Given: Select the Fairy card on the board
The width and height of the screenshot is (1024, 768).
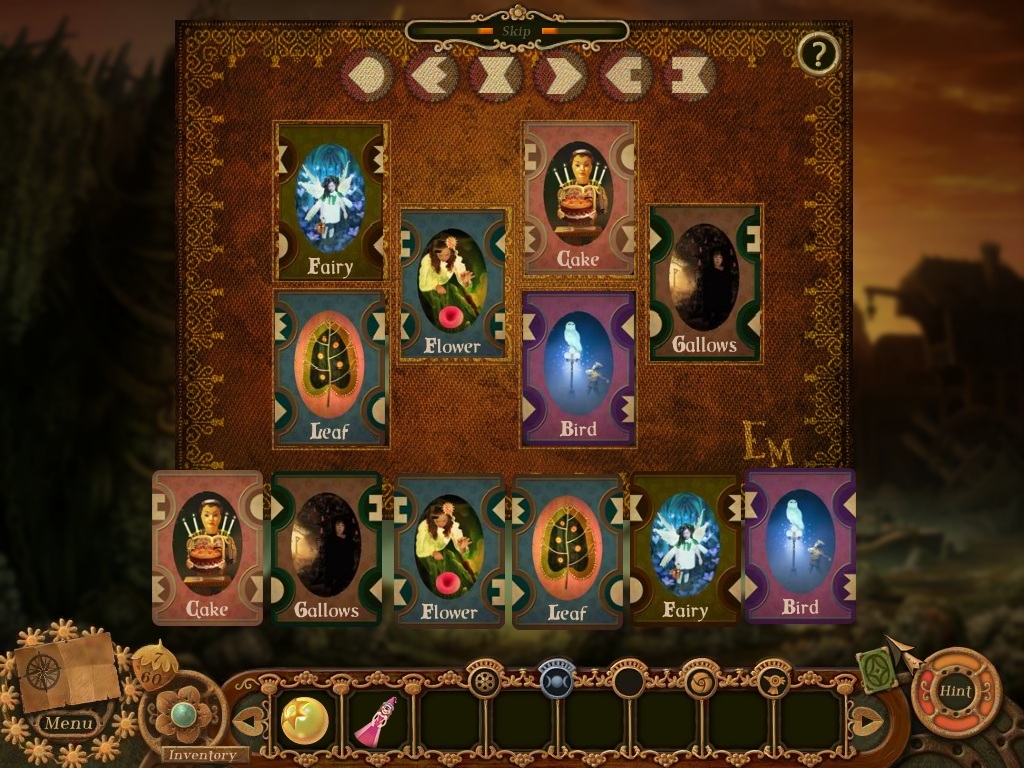Looking at the screenshot, I should (x=331, y=202).
